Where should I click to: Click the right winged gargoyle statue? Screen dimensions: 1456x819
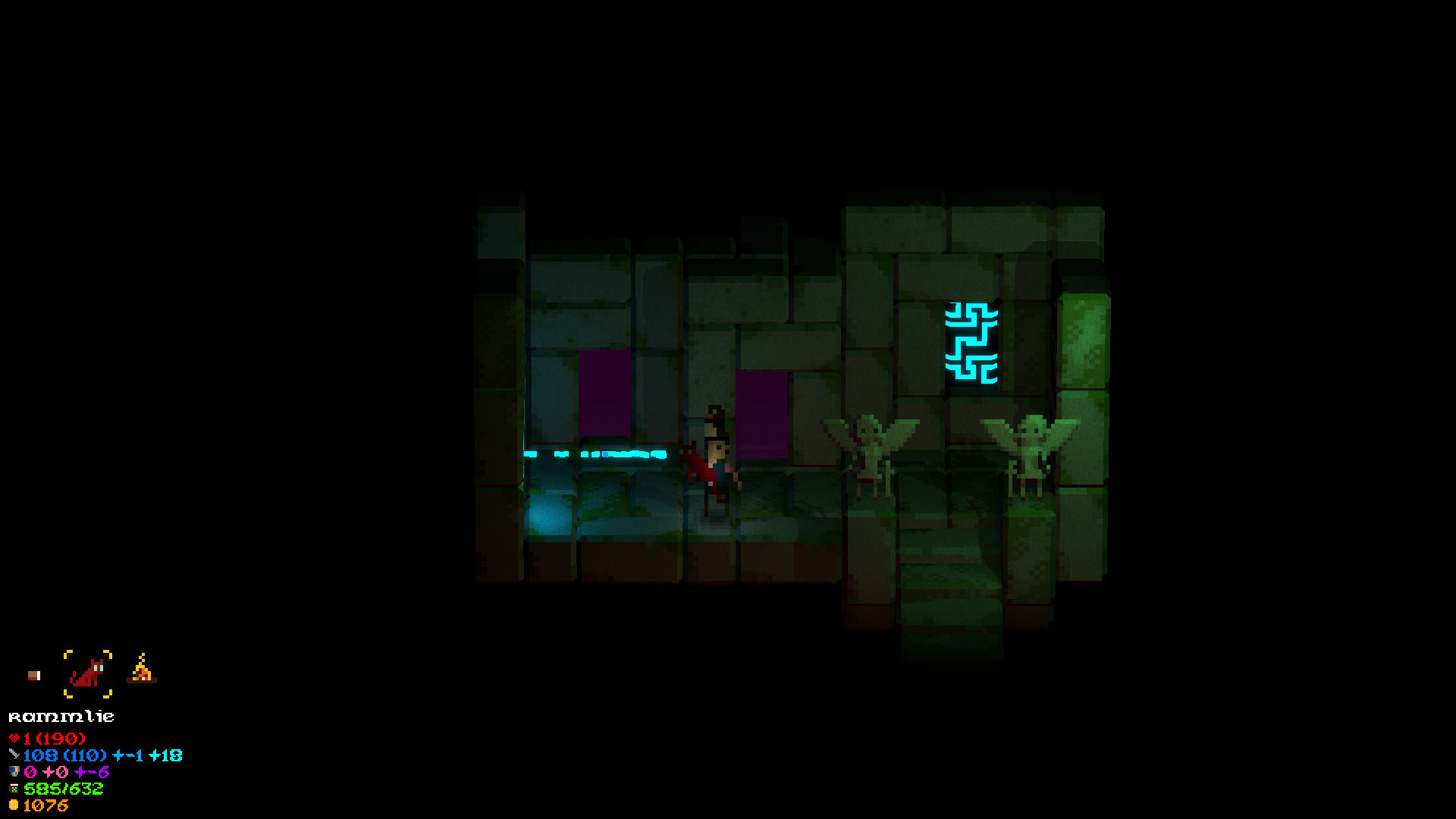1031,447
